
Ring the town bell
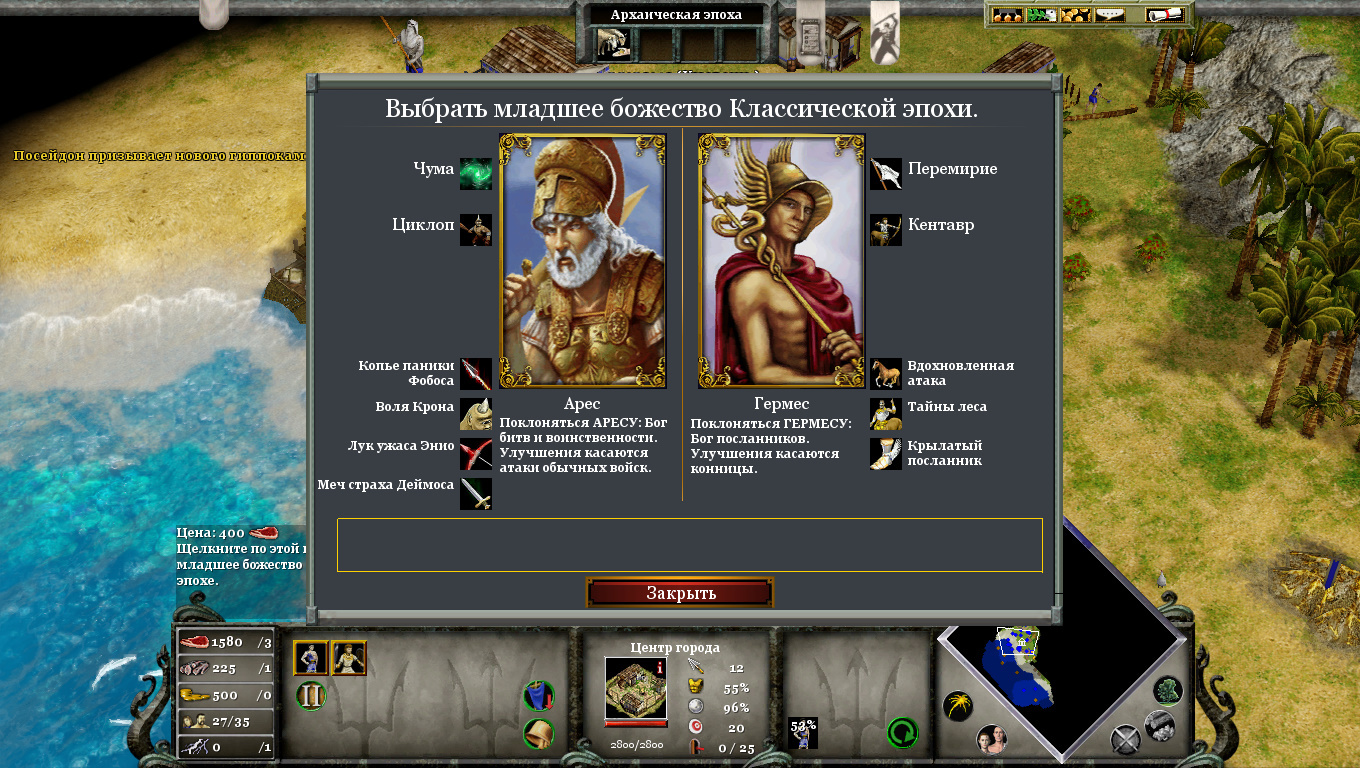[x=539, y=732]
